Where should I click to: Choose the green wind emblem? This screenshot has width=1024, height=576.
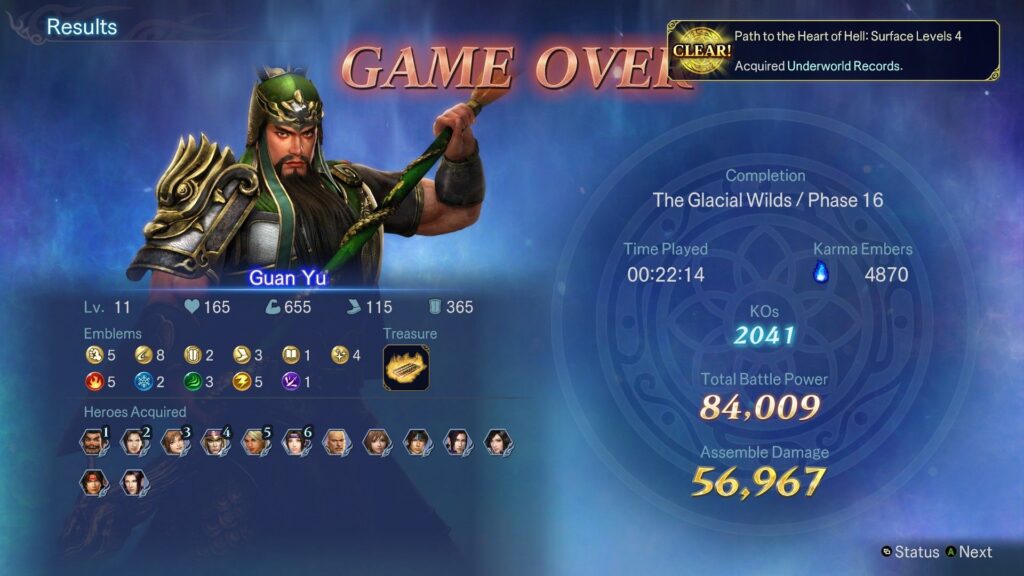click(x=192, y=381)
